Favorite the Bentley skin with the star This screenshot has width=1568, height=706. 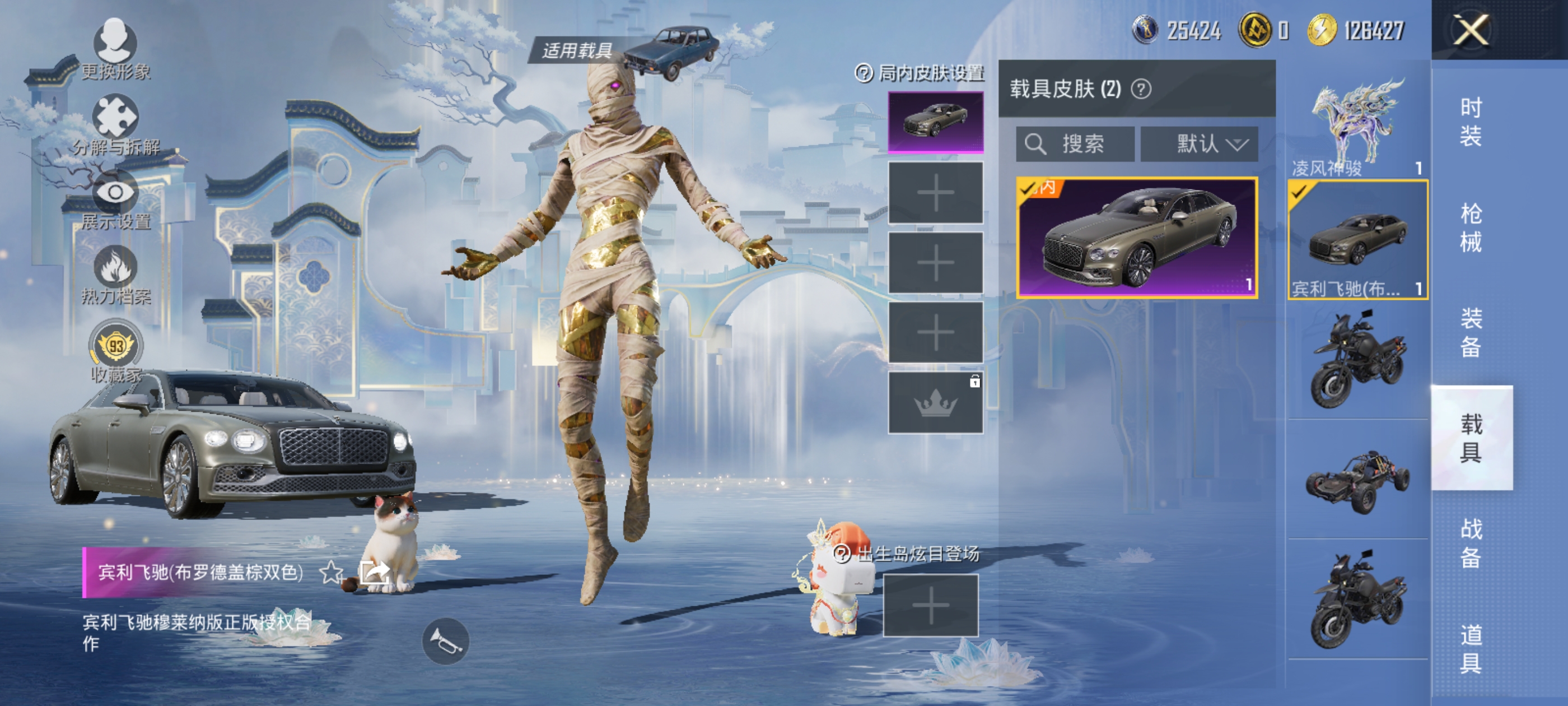pyautogui.click(x=331, y=573)
